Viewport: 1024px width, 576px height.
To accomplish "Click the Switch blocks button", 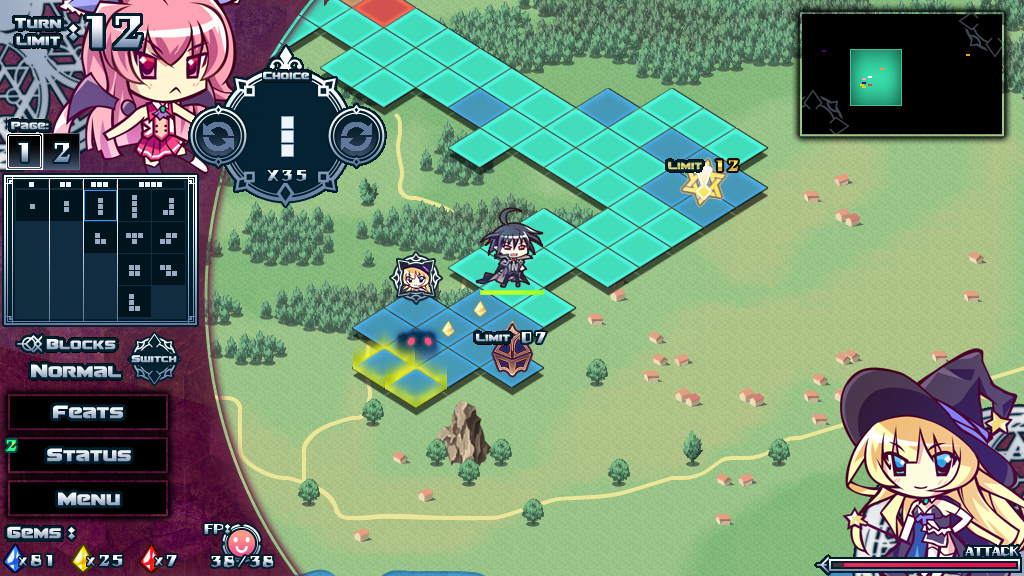I will pos(154,359).
